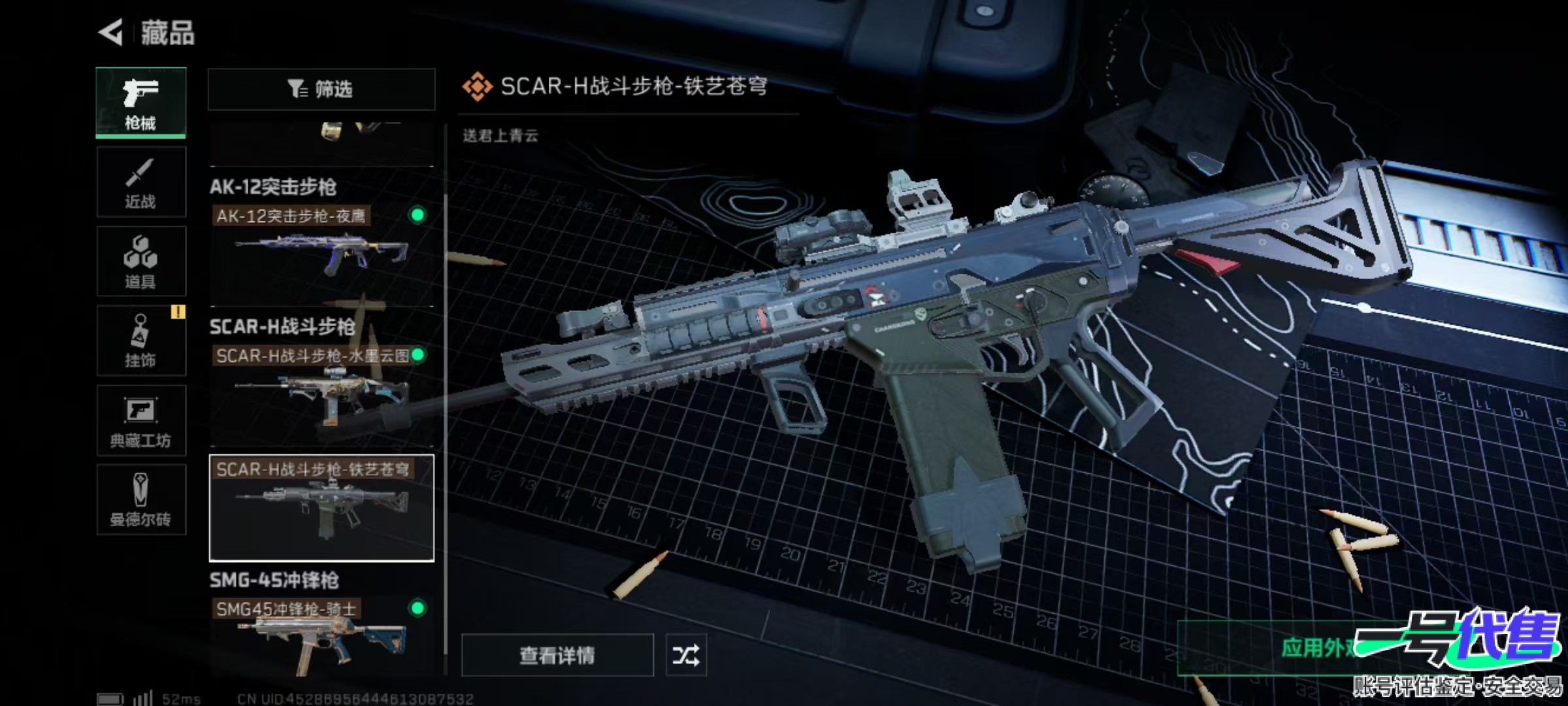Open the 筛选 filter button
This screenshot has height=706, width=1568.
click(321, 89)
